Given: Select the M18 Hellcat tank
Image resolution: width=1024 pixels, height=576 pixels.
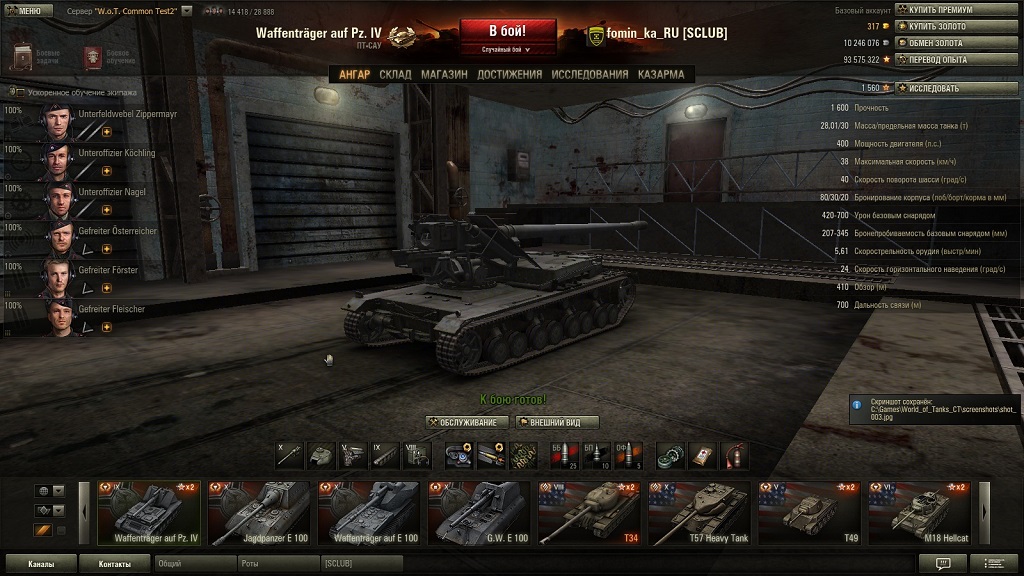Looking at the screenshot, I should pyautogui.click(x=920, y=513).
